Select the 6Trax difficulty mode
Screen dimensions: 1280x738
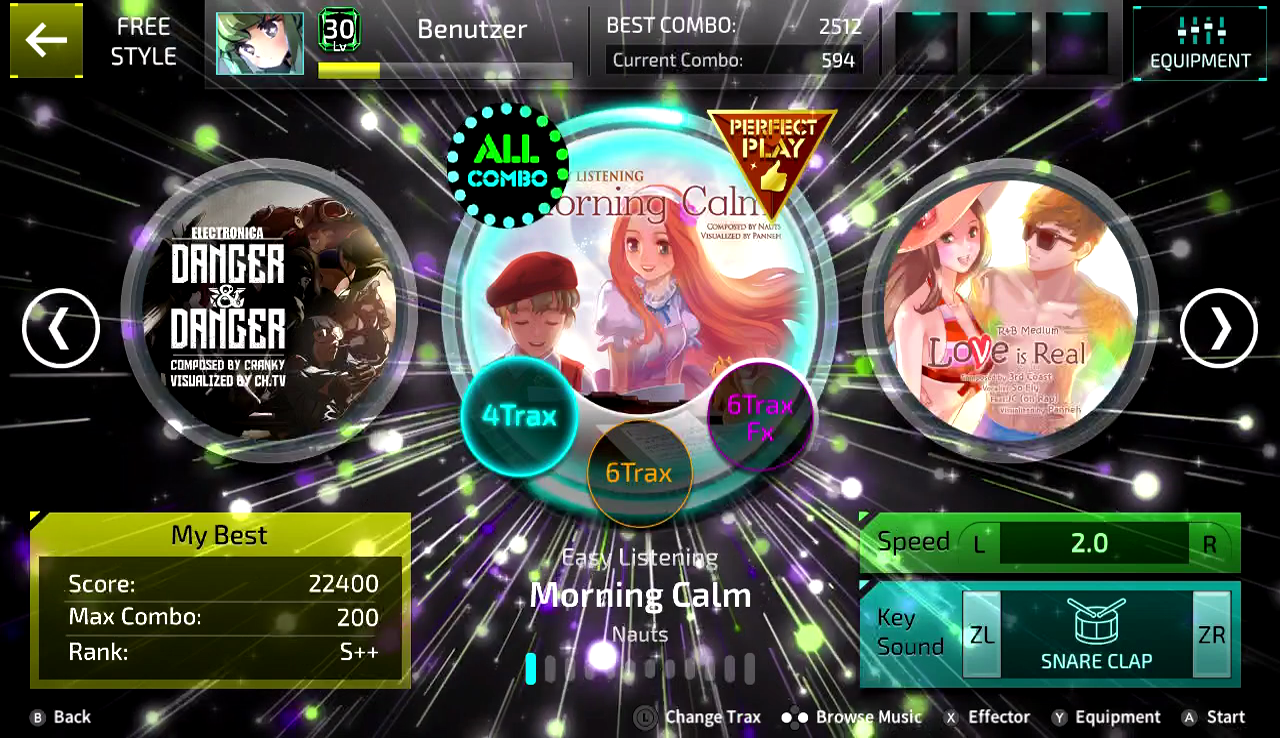coord(639,473)
